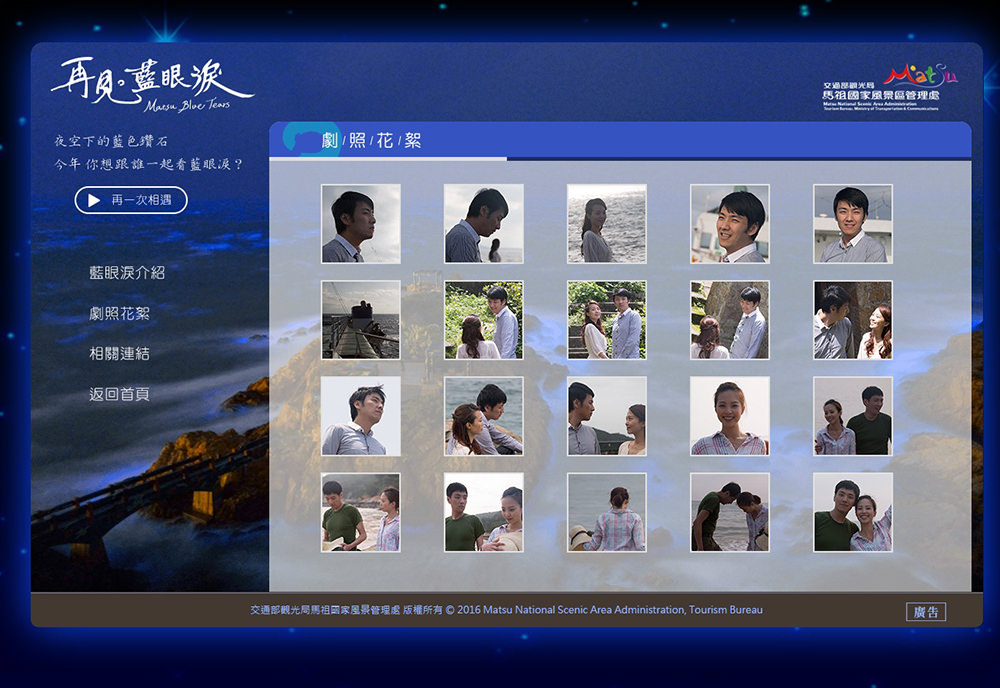Visit the Matsu National Scenic Area logo link
Image resolution: width=1000 pixels, height=688 pixels.
pyautogui.click(x=883, y=88)
